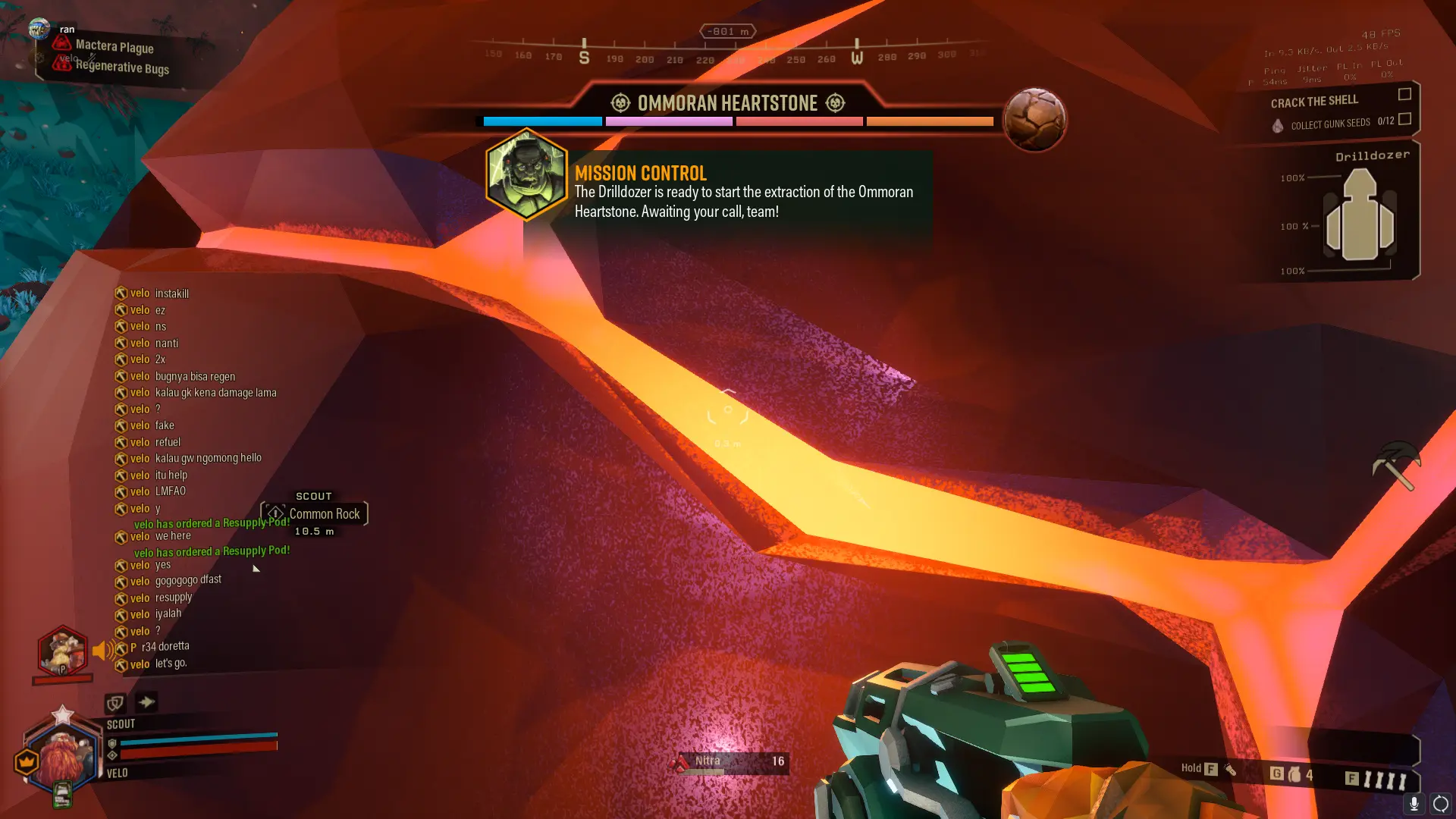1456x819 pixels.
Task: Click the orange crown host badge
Action: pos(27,761)
